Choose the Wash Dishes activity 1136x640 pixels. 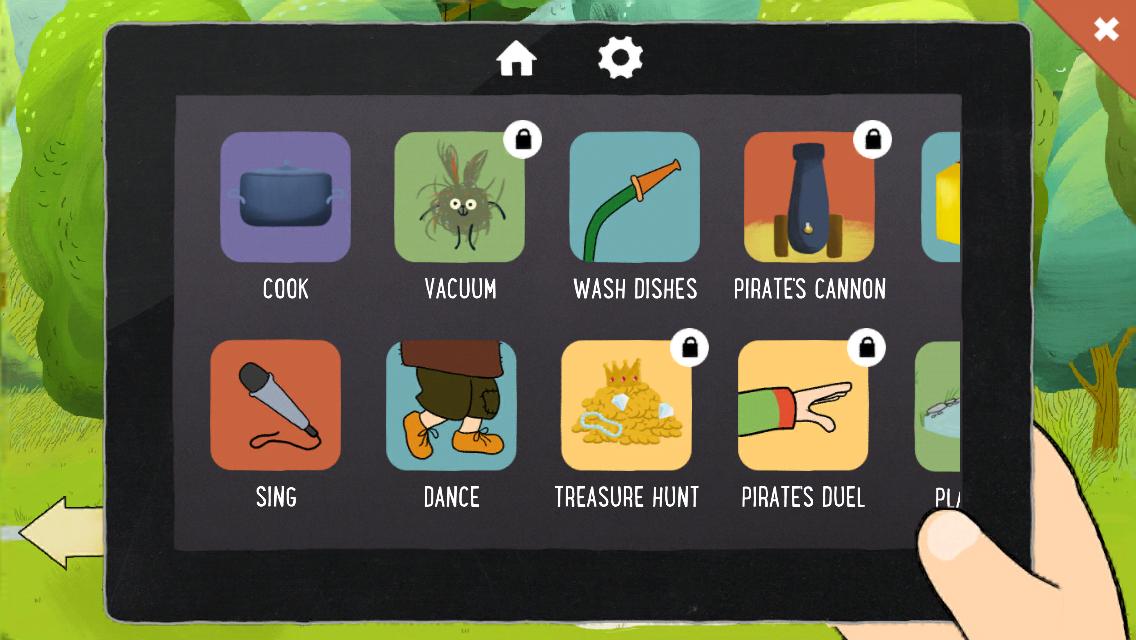pos(634,197)
